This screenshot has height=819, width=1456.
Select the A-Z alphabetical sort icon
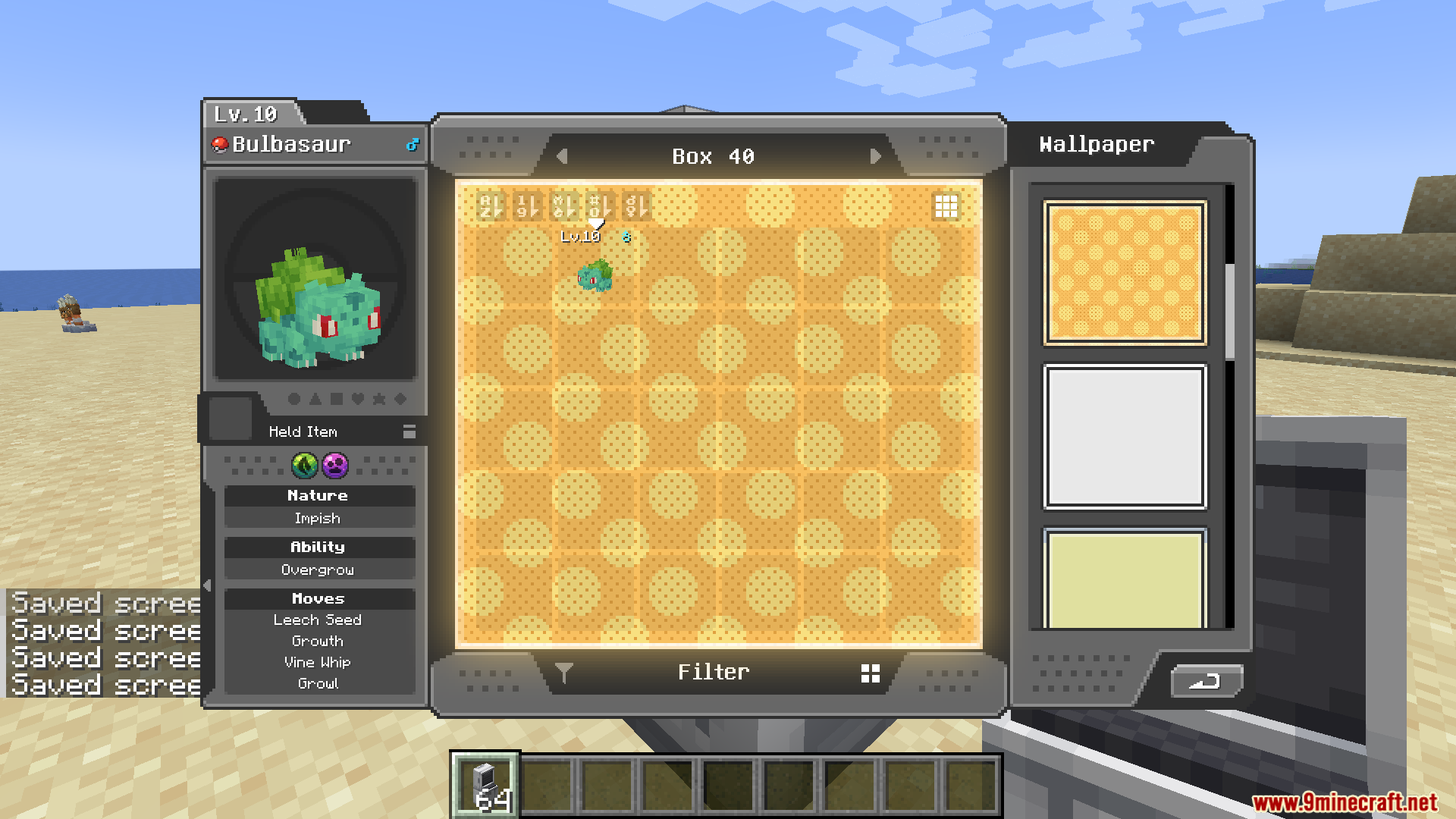pos(489,206)
